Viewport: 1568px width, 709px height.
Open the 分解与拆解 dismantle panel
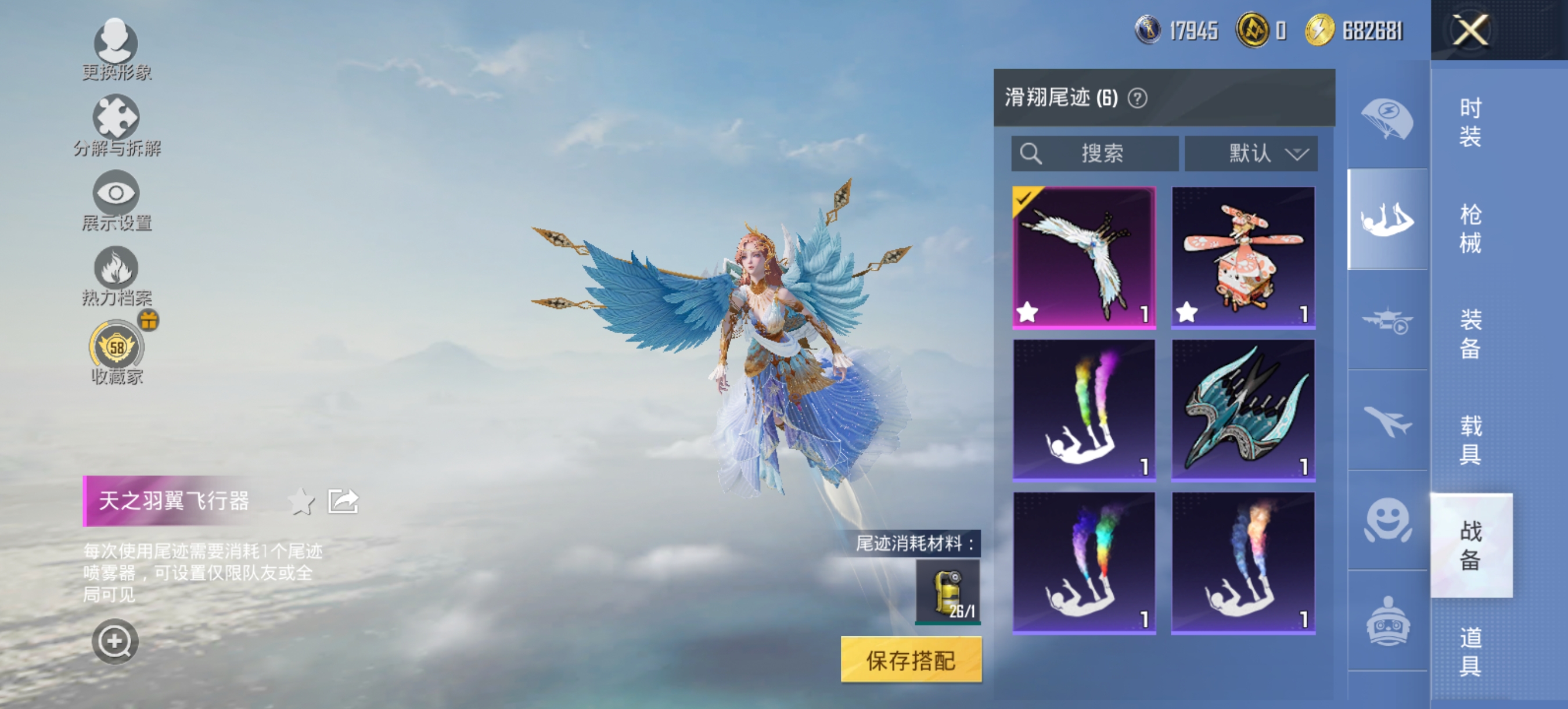[117, 117]
